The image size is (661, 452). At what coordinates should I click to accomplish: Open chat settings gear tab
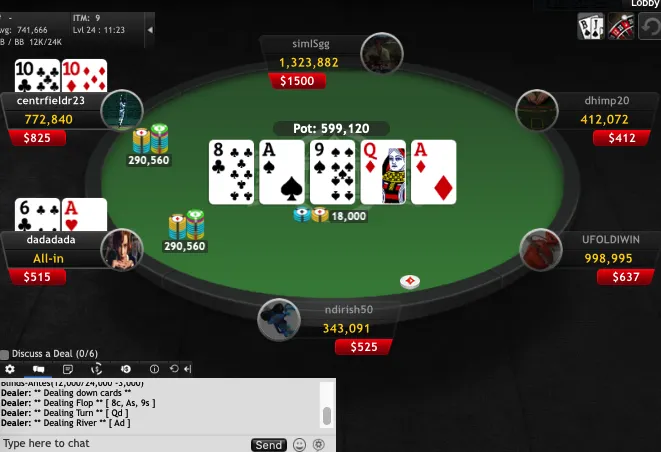coord(10,369)
